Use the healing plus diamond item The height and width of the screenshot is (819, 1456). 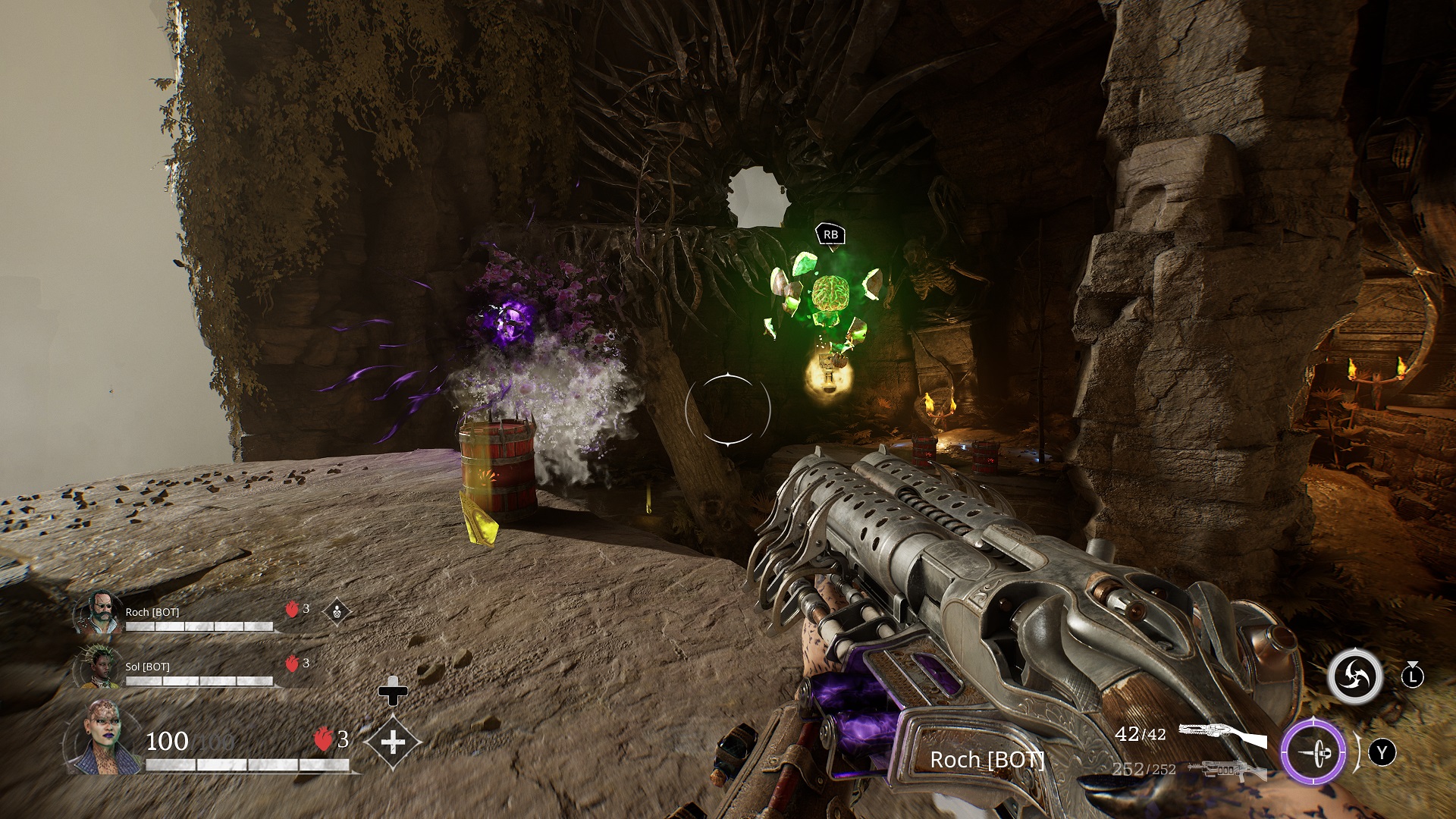tap(393, 742)
